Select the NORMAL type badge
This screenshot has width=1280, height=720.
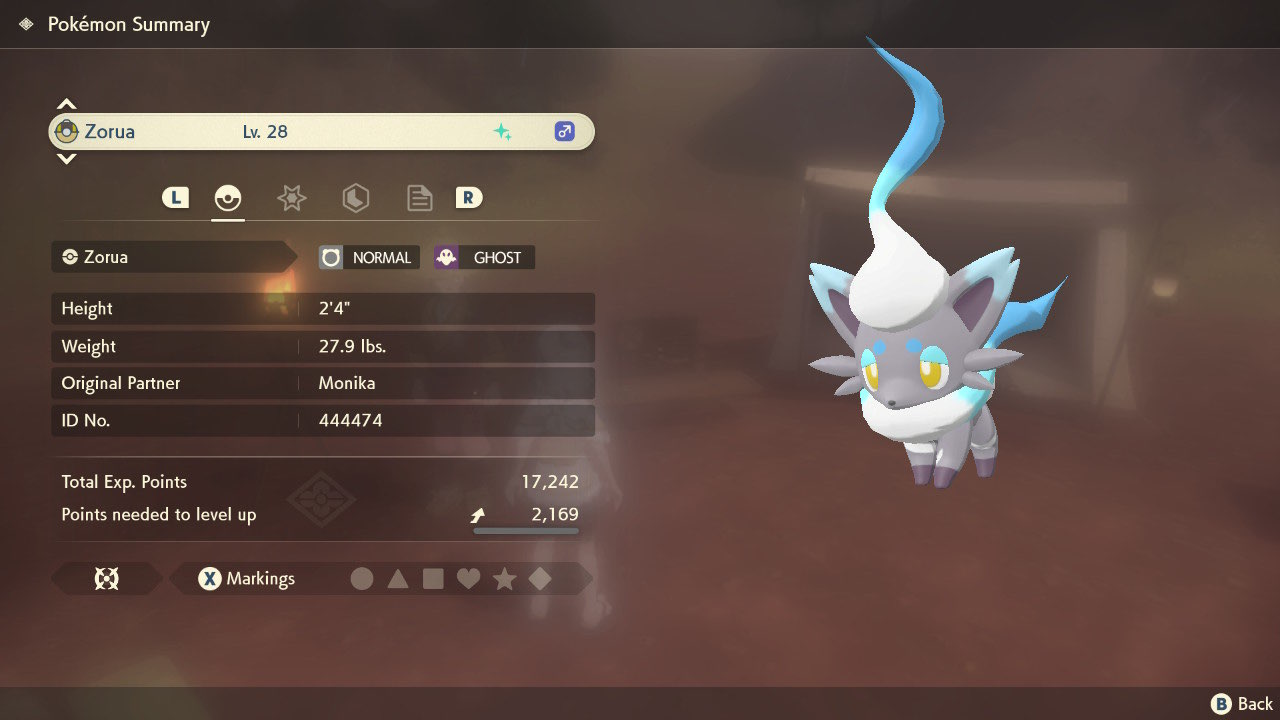[x=368, y=257]
